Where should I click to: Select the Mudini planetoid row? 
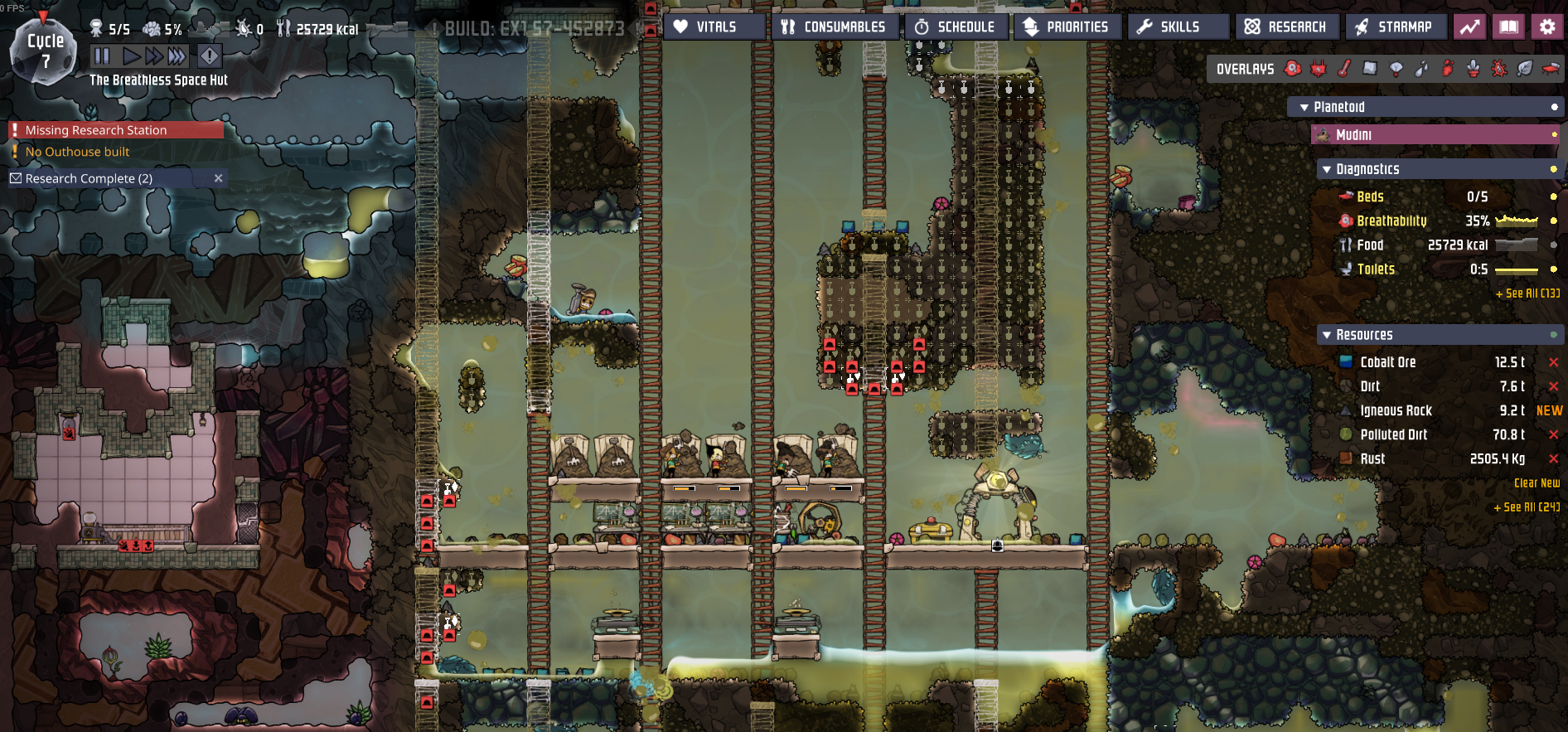tap(1434, 134)
